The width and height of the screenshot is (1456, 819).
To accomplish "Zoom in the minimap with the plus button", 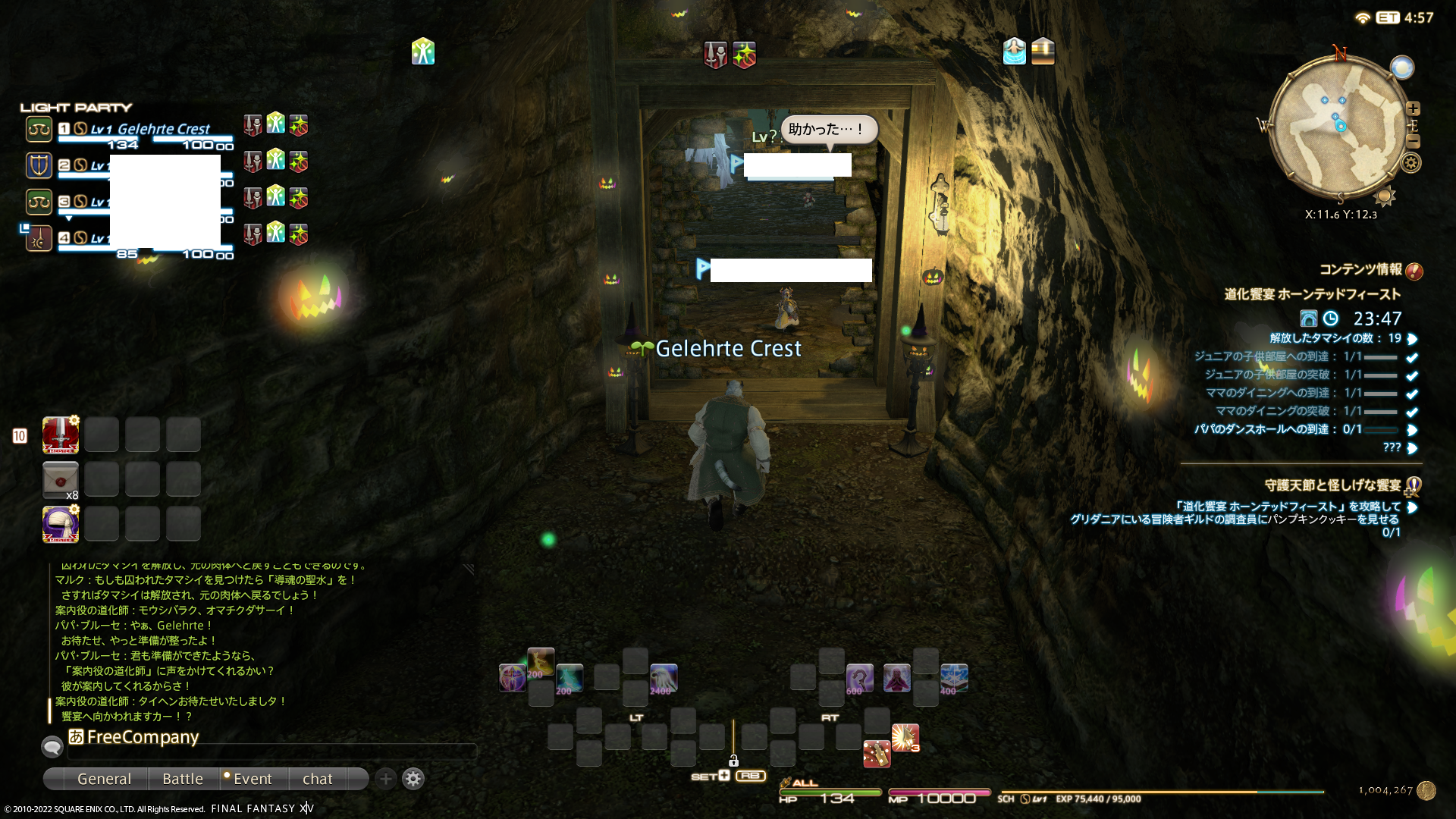I will pos(1413,108).
